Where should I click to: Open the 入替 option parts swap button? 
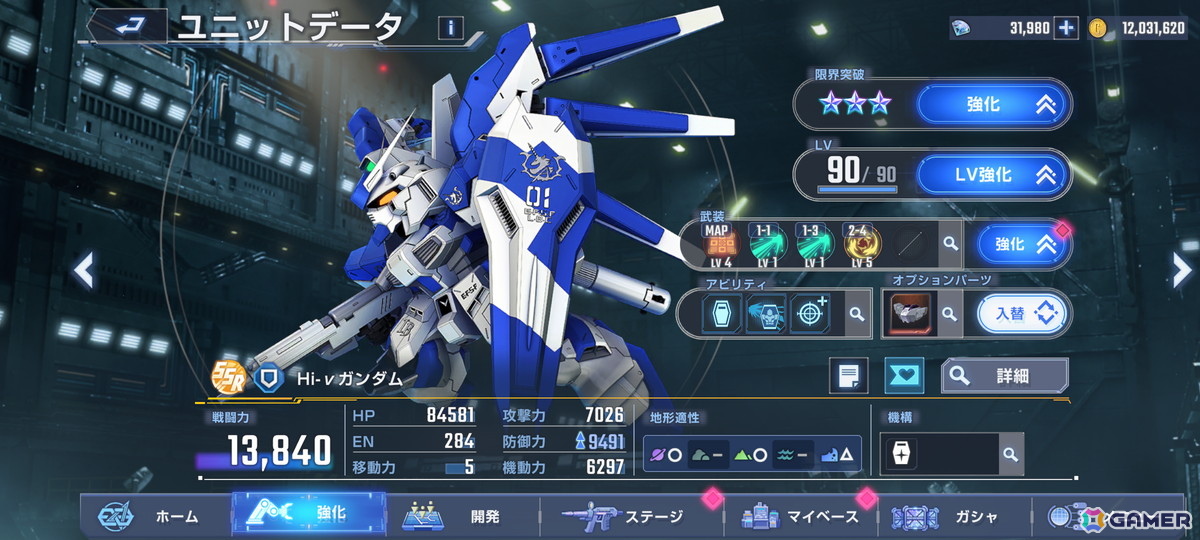point(1021,314)
